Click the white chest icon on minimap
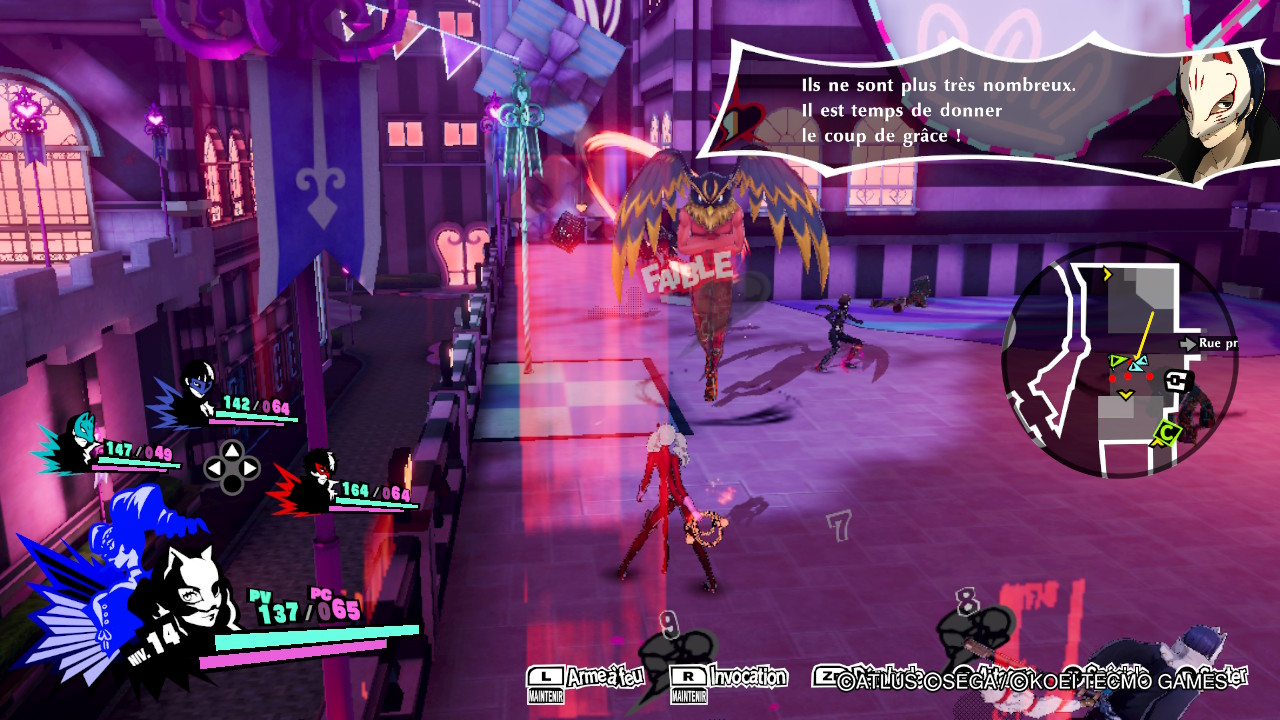This screenshot has height=720, width=1280. pyautogui.click(x=1175, y=380)
